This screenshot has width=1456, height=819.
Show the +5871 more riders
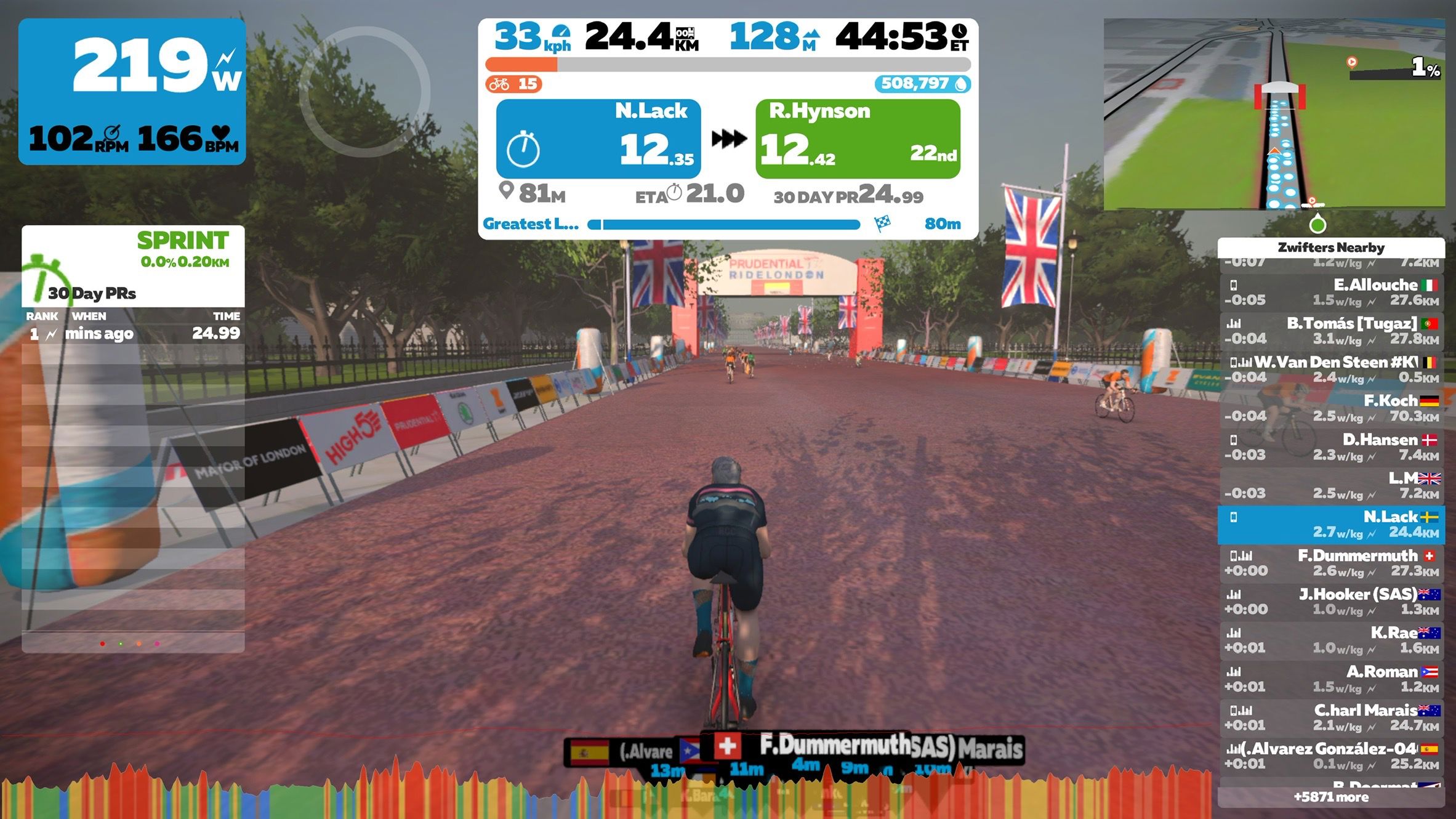coord(1331,797)
